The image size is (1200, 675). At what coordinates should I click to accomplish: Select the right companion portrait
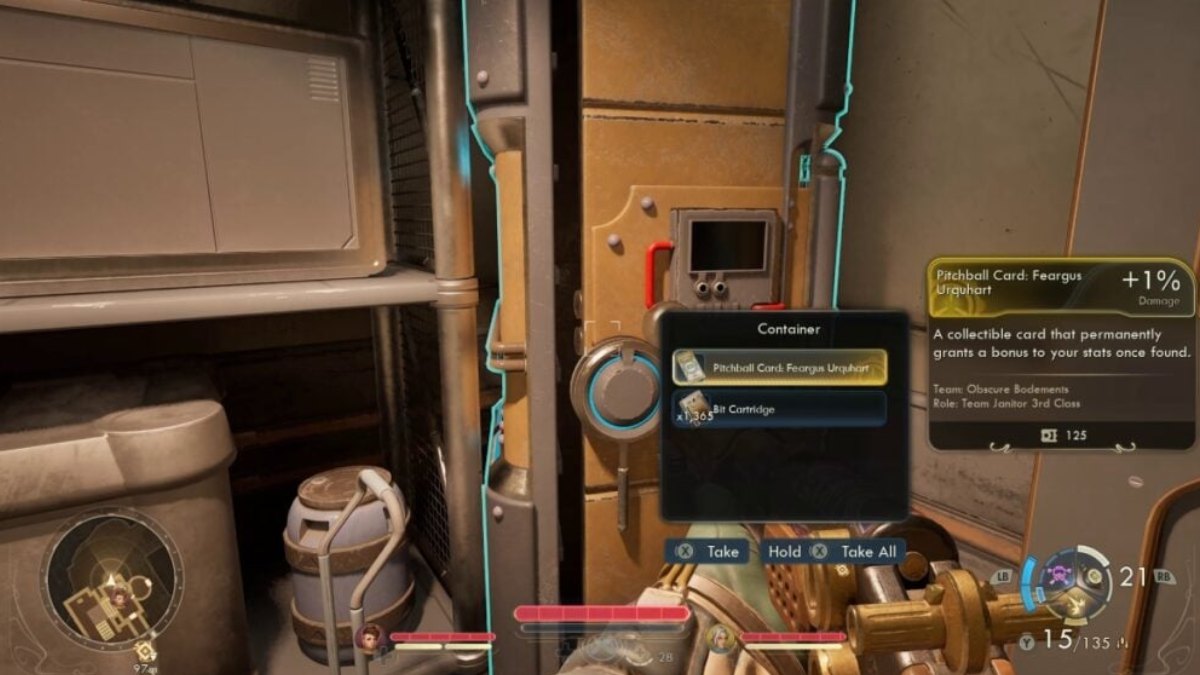click(720, 638)
